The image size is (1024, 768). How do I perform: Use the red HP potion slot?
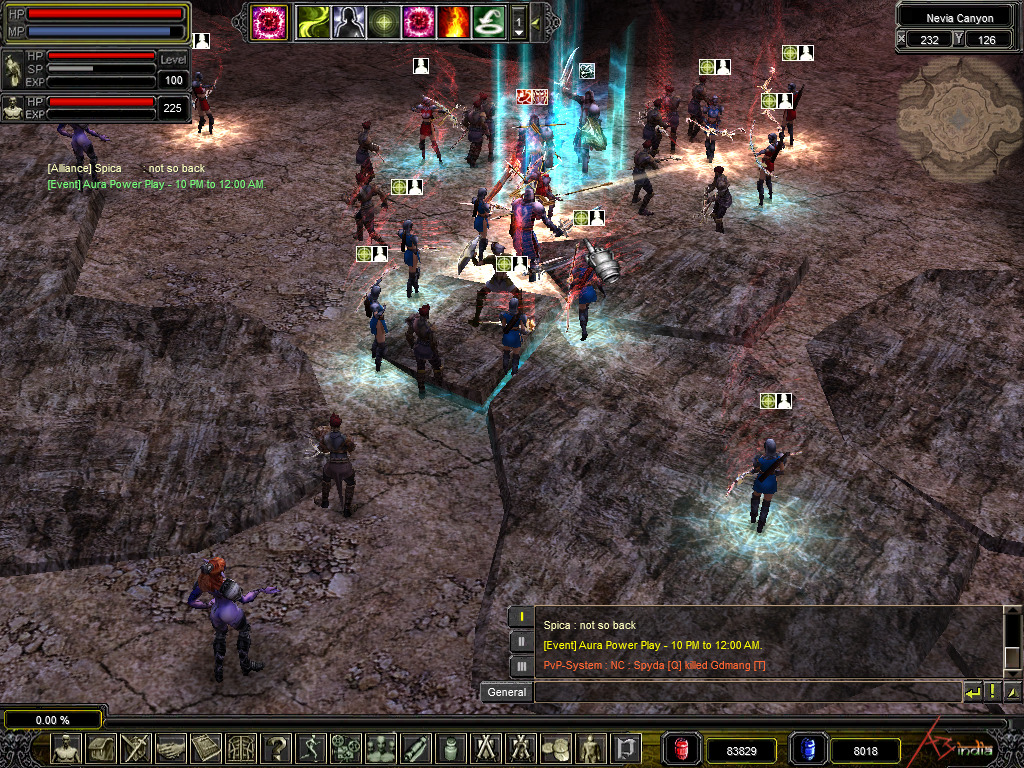(682, 748)
